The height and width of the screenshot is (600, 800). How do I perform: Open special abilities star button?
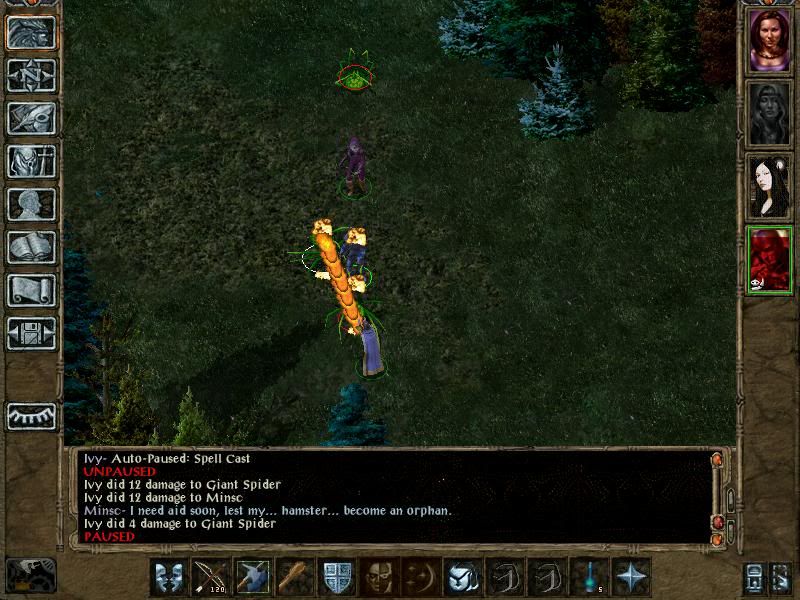pyautogui.click(x=631, y=577)
